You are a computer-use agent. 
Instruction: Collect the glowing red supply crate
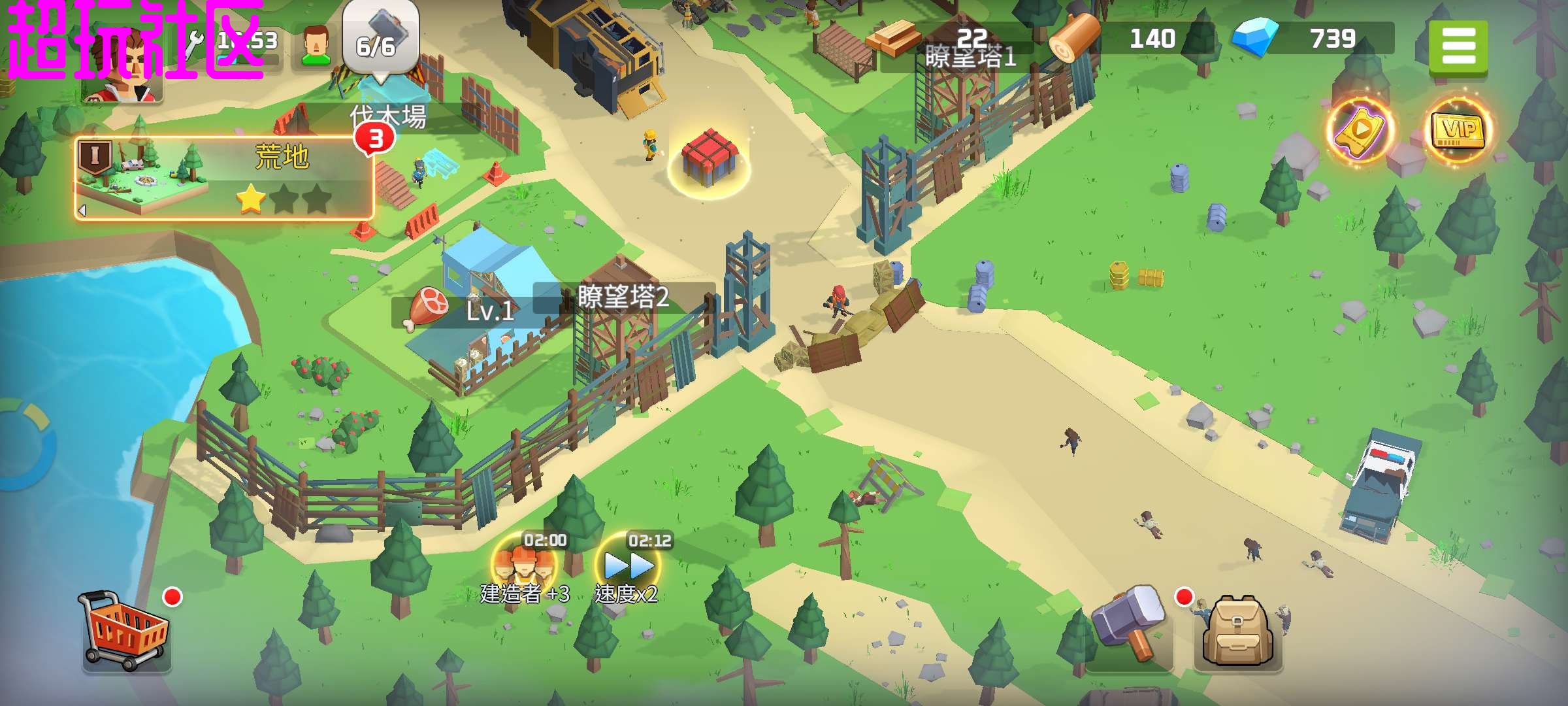(x=710, y=159)
